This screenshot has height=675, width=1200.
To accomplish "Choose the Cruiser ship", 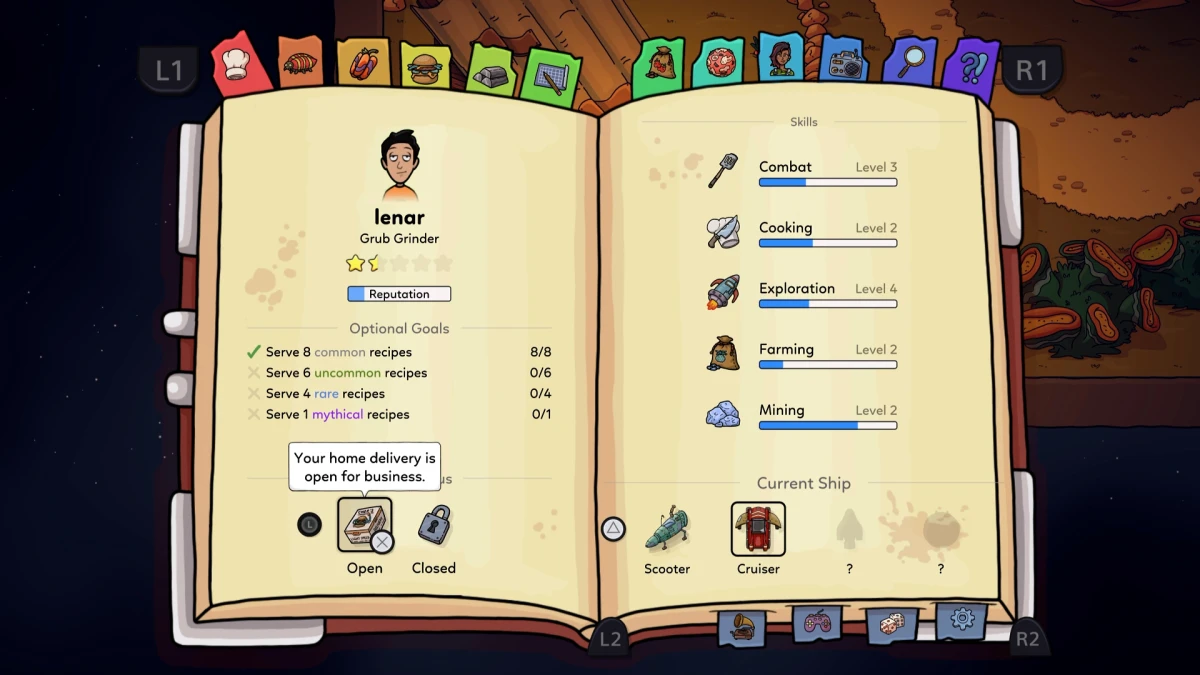I will [758, 529].
